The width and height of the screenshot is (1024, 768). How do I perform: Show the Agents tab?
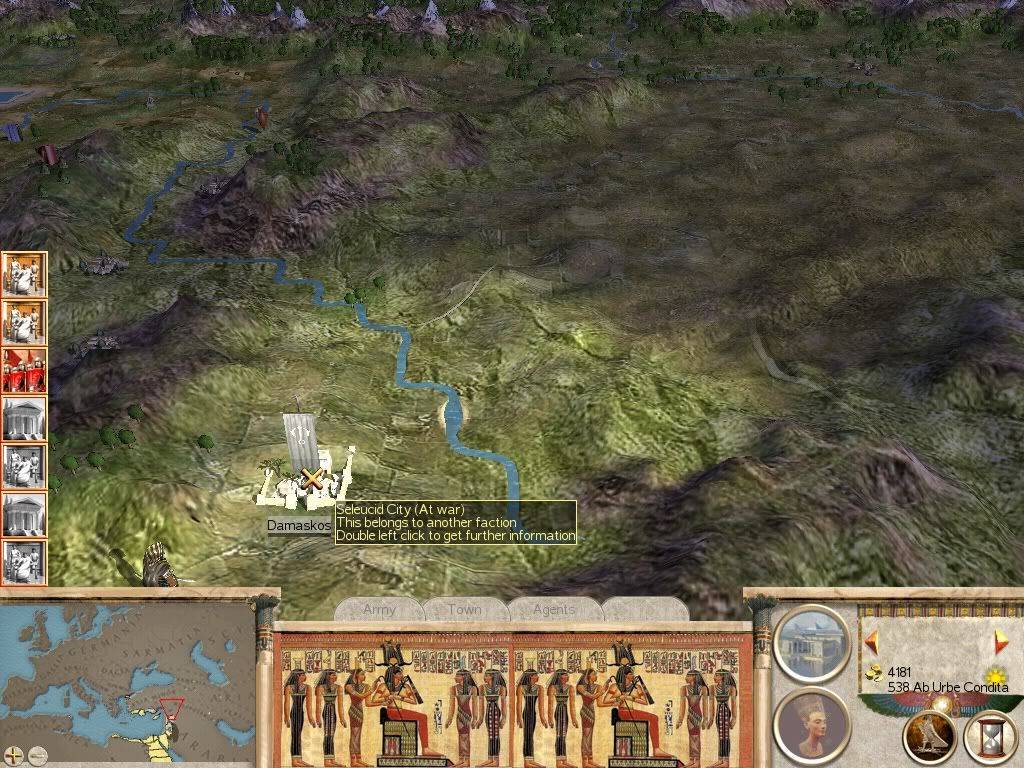(553, 609)
